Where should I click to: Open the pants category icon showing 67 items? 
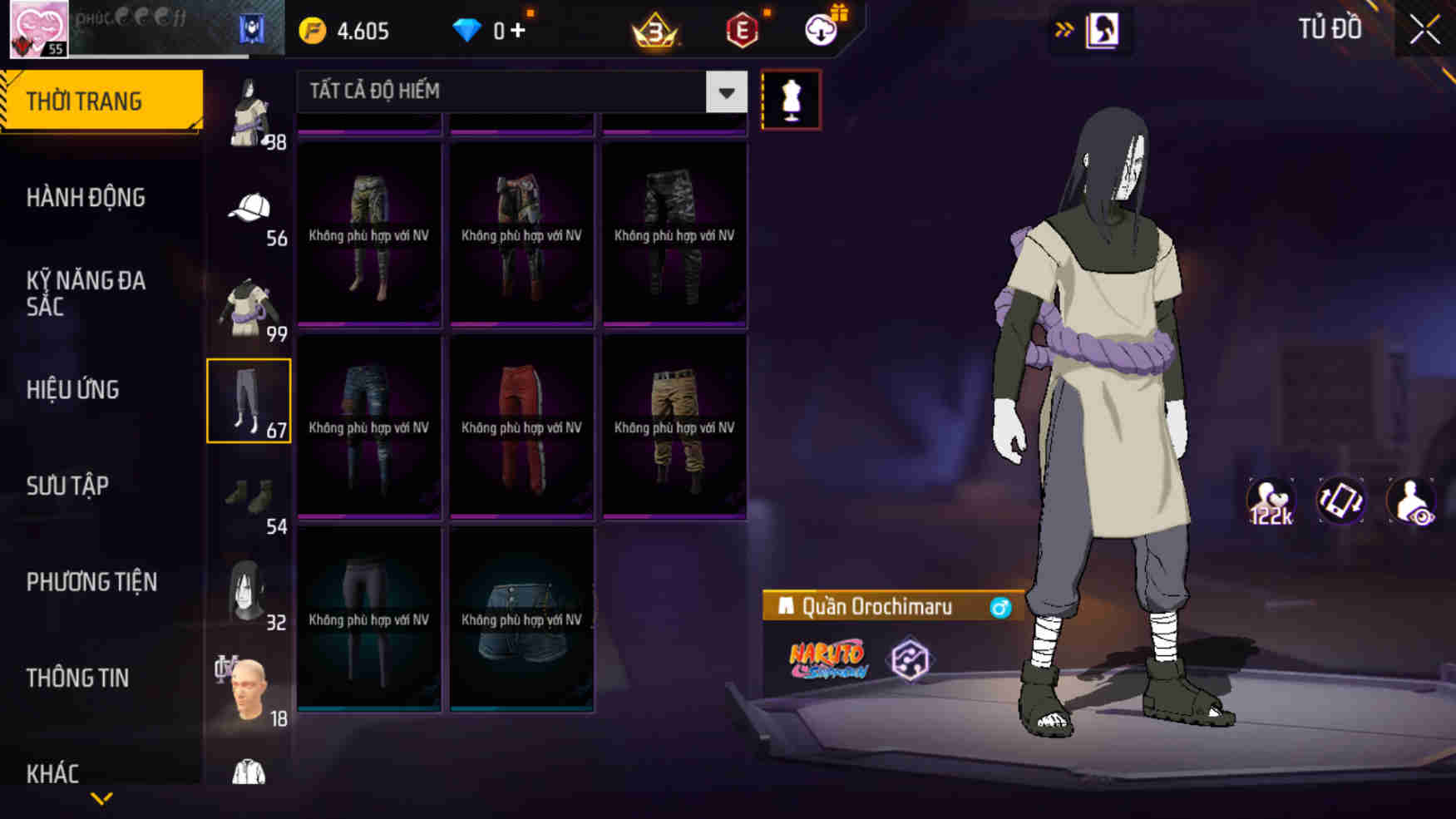249,400
